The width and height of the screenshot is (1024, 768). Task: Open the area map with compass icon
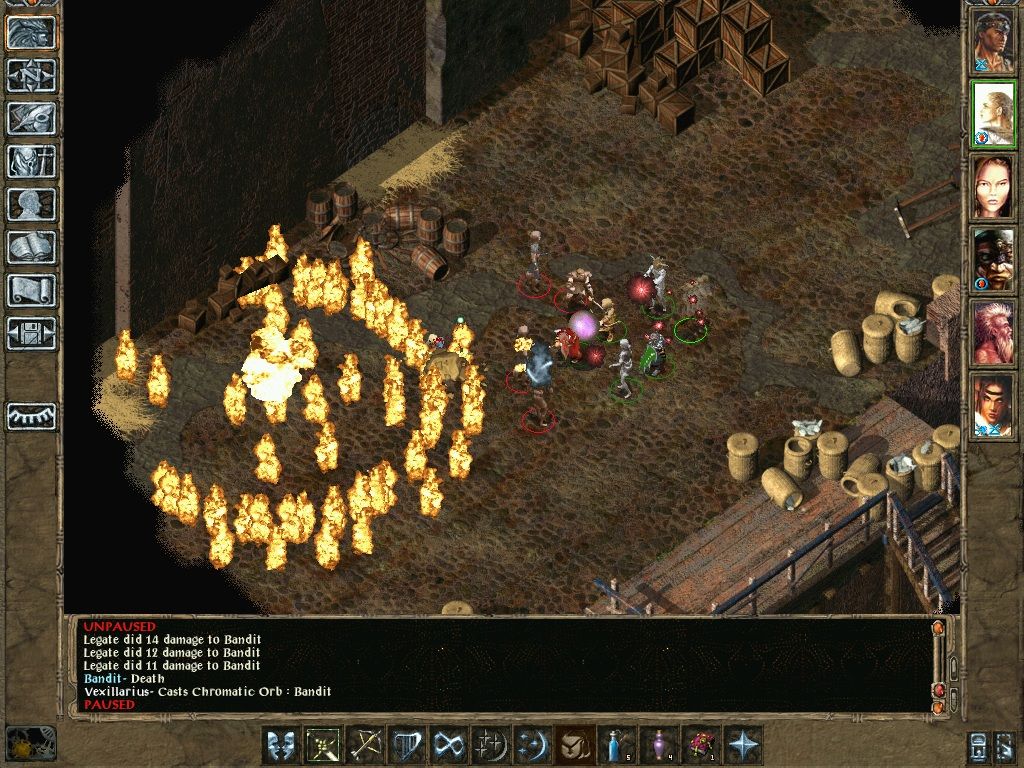(x=31, y=74)
